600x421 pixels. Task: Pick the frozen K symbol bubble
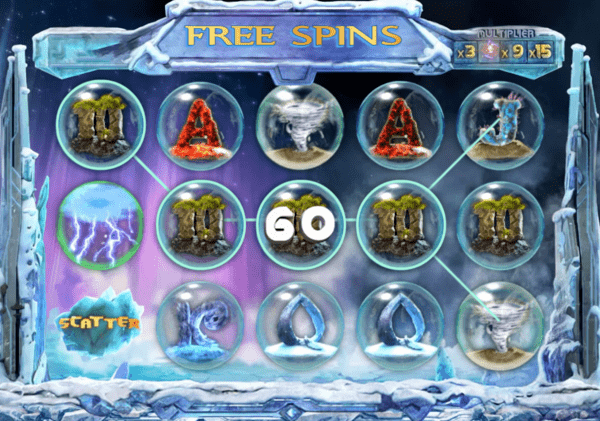point(201,321)
